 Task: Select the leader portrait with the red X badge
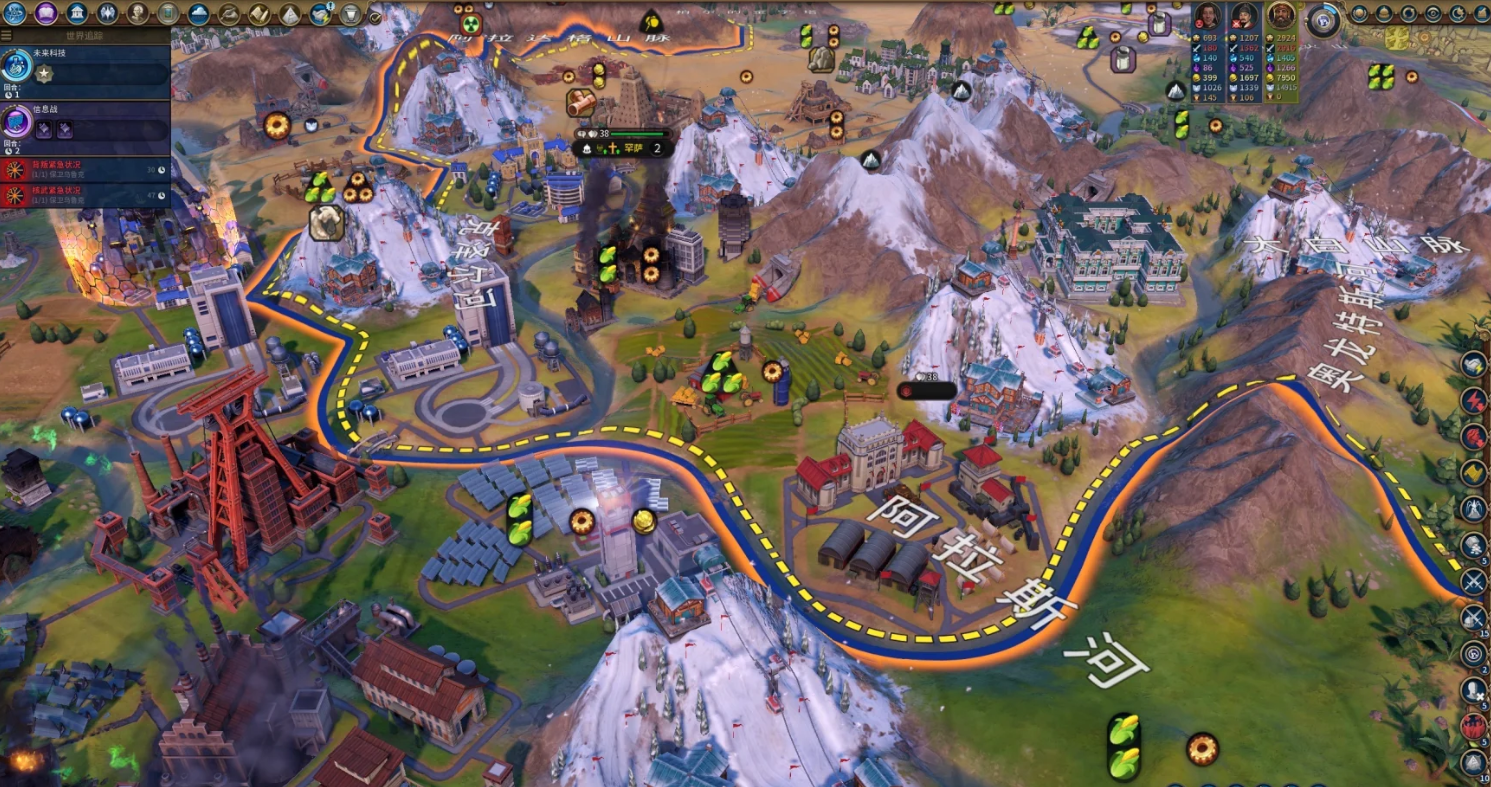[1243, 17]
